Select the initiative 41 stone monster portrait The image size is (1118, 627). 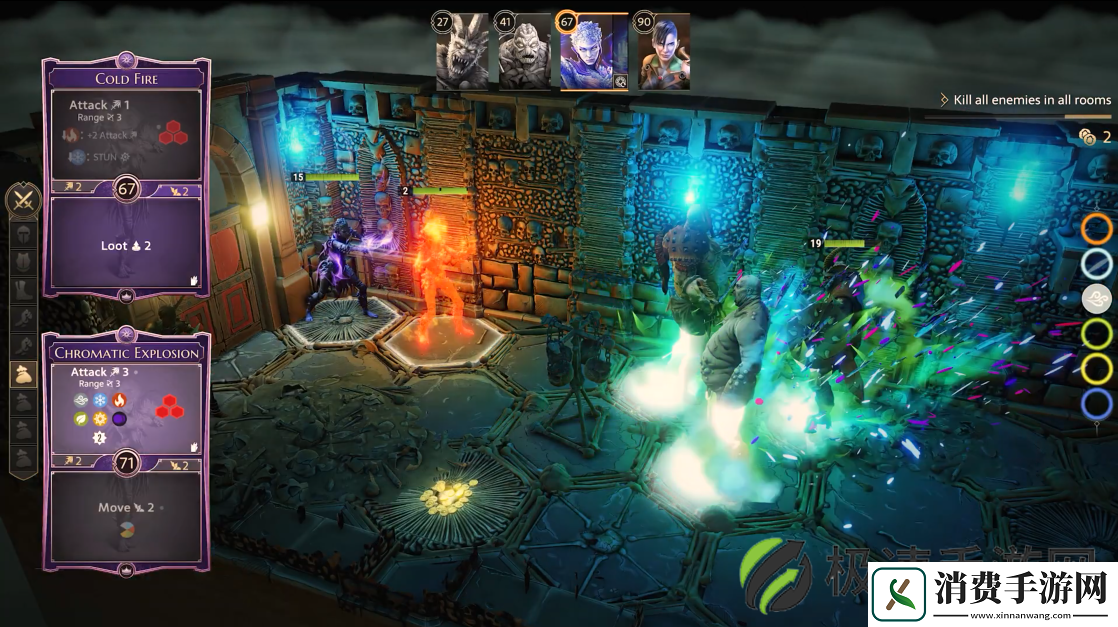coord(523,51)
